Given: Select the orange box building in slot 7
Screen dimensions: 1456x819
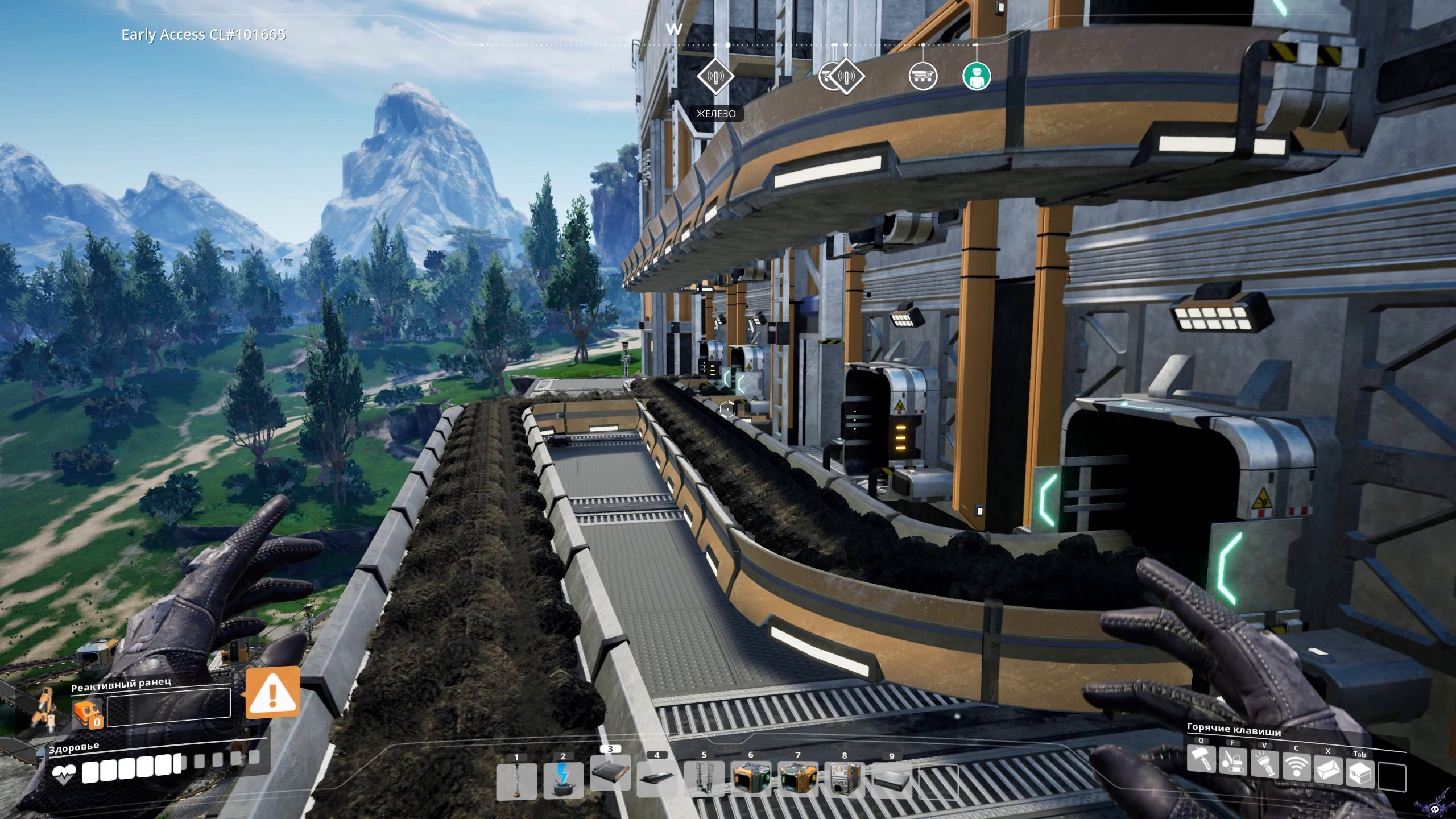Looking at the screenshot, I should (797, 780).
